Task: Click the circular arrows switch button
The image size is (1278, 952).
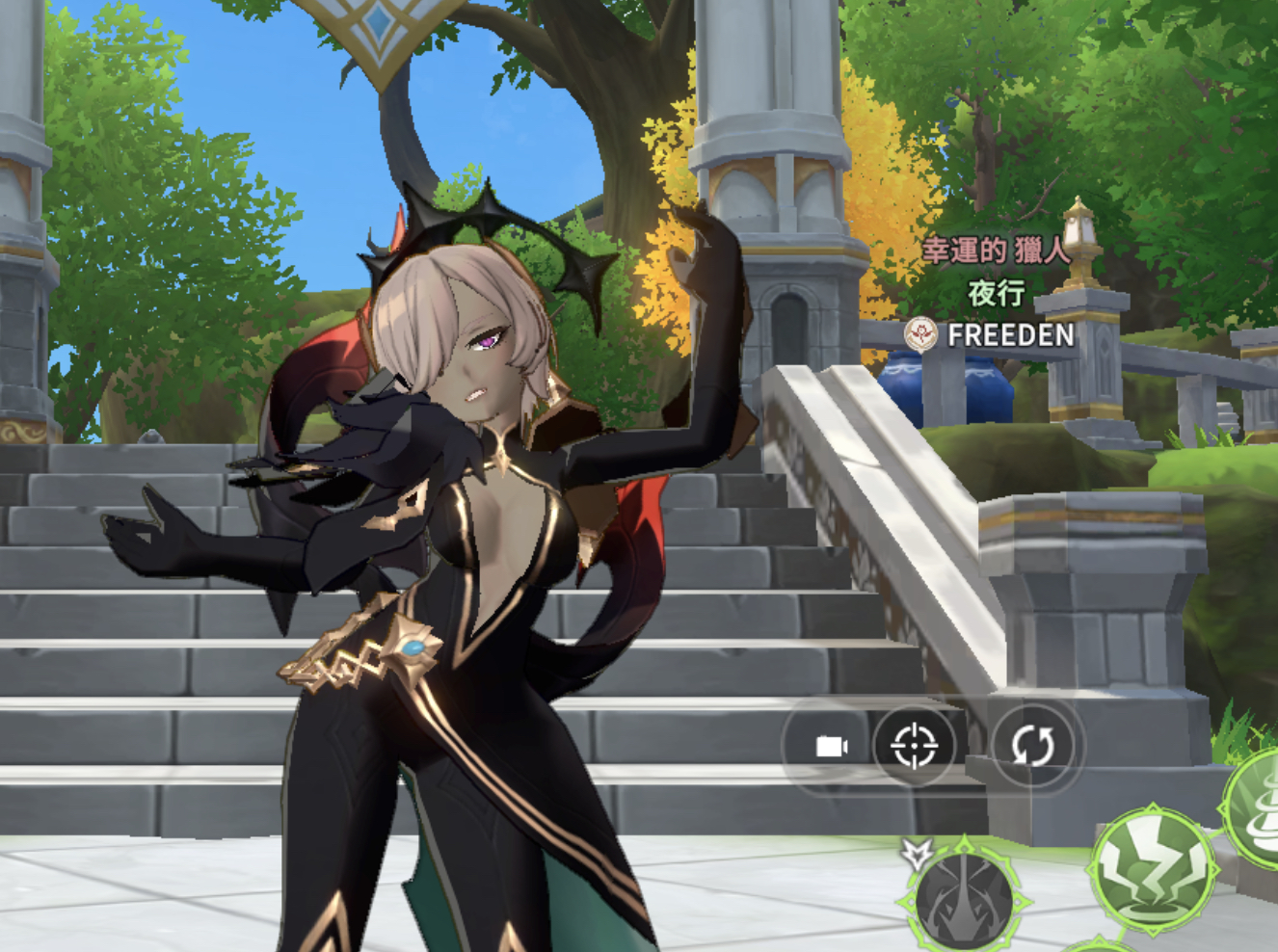Action: [x=1032, y=746]
